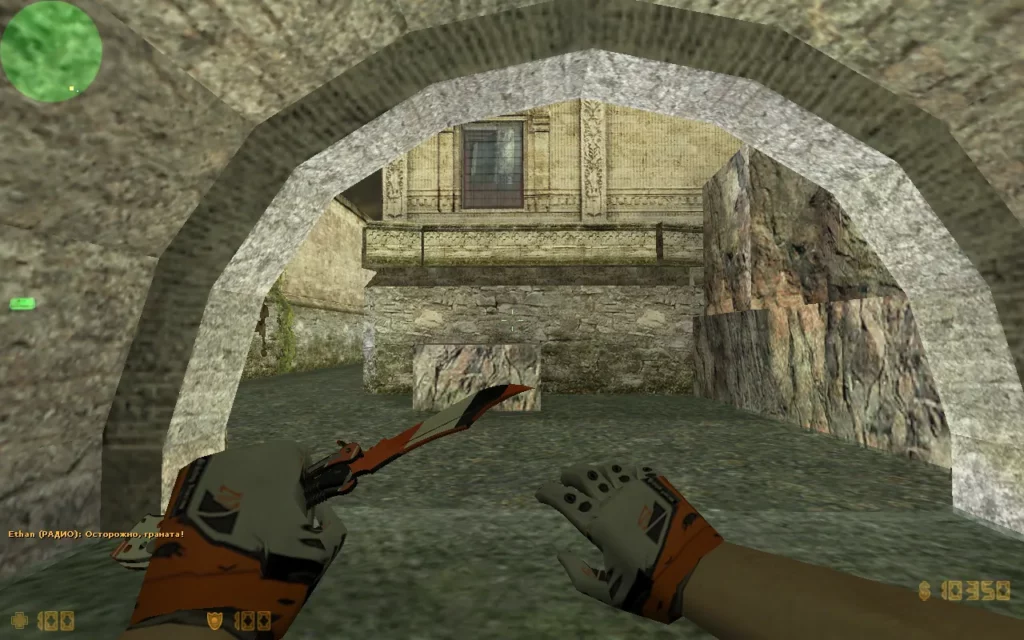Click the dollar sign money icon
Screen dimensions: 1024x640
point(925,592)
